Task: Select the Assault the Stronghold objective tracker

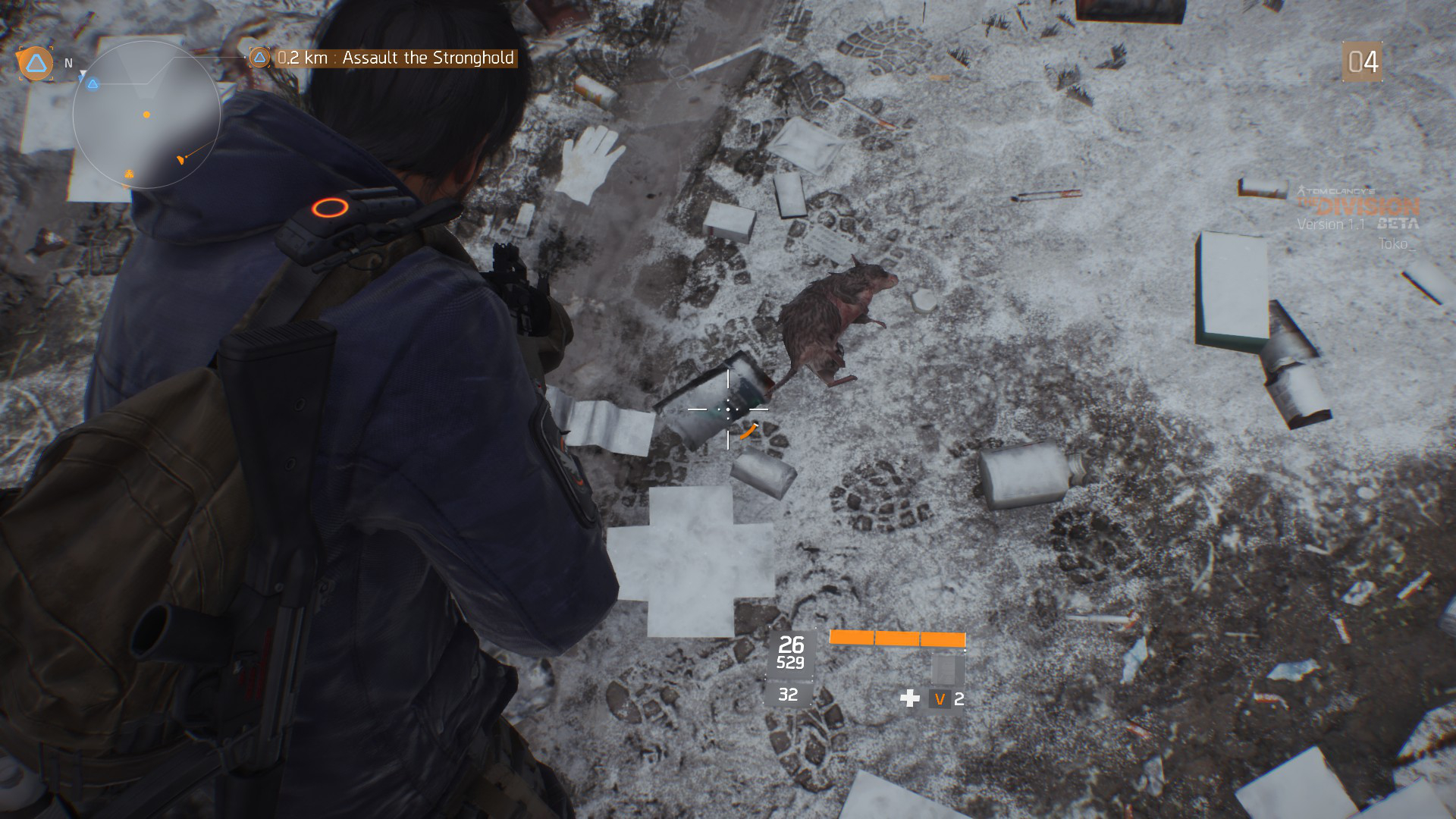Action: pyautogui.click(x=394, y=58)
